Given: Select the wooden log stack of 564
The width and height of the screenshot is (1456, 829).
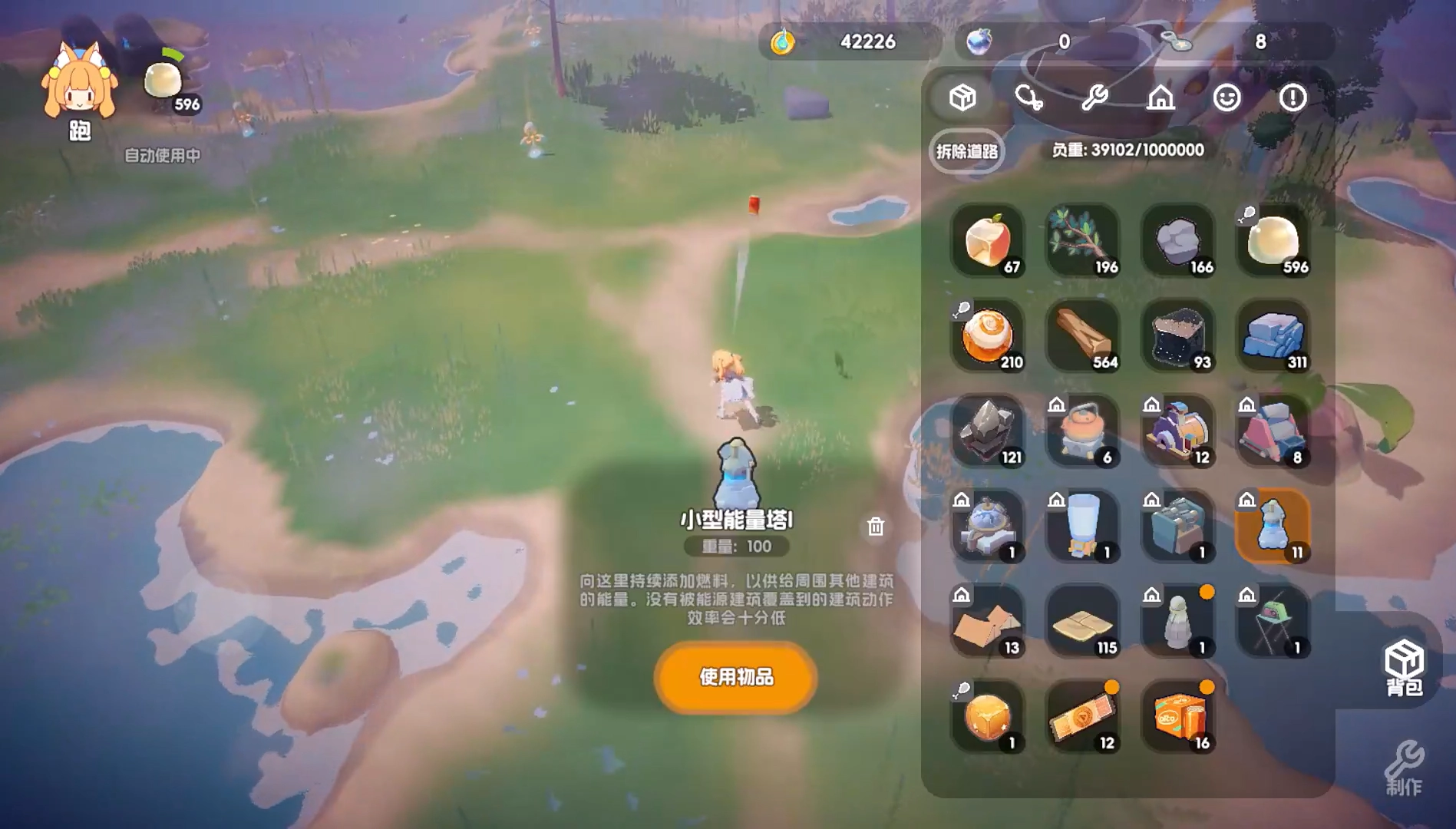Looking at the screenshot, I should [x=1082, y=336].
